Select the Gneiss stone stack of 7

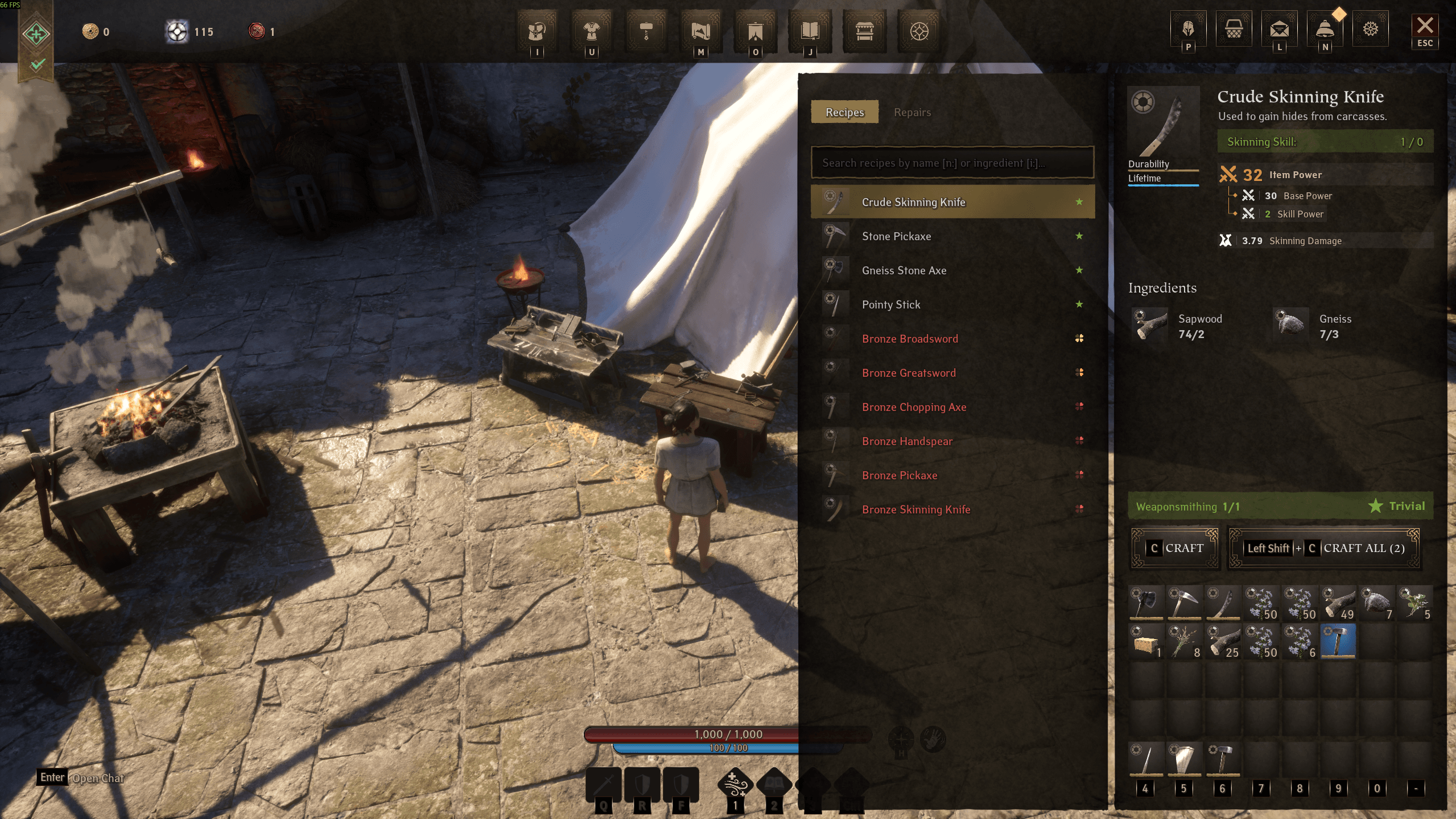(1376, 603)
